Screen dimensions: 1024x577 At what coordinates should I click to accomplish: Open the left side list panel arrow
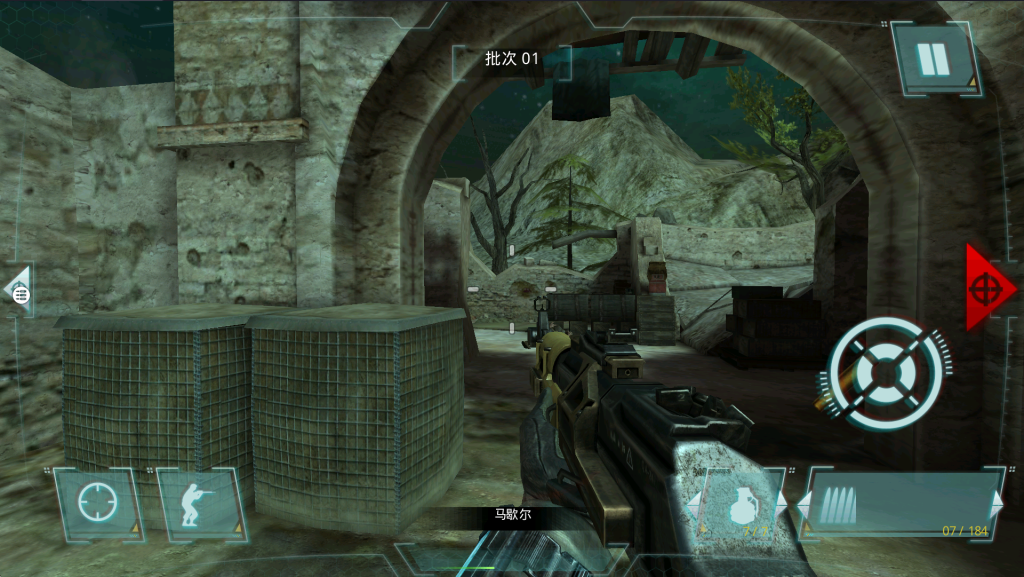tap(18, 291)
